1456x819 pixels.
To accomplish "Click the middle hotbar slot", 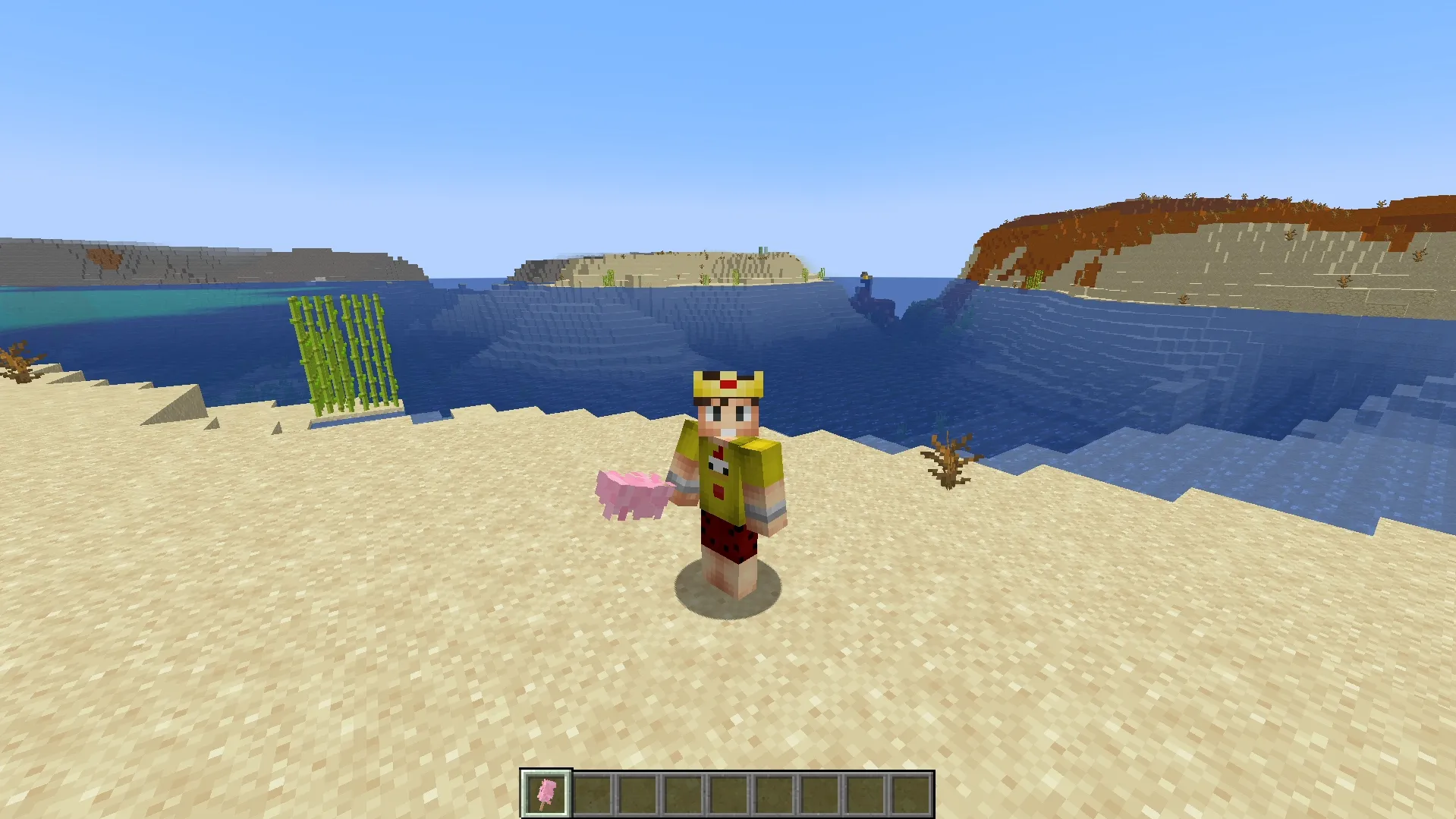I will coord(728,792).
